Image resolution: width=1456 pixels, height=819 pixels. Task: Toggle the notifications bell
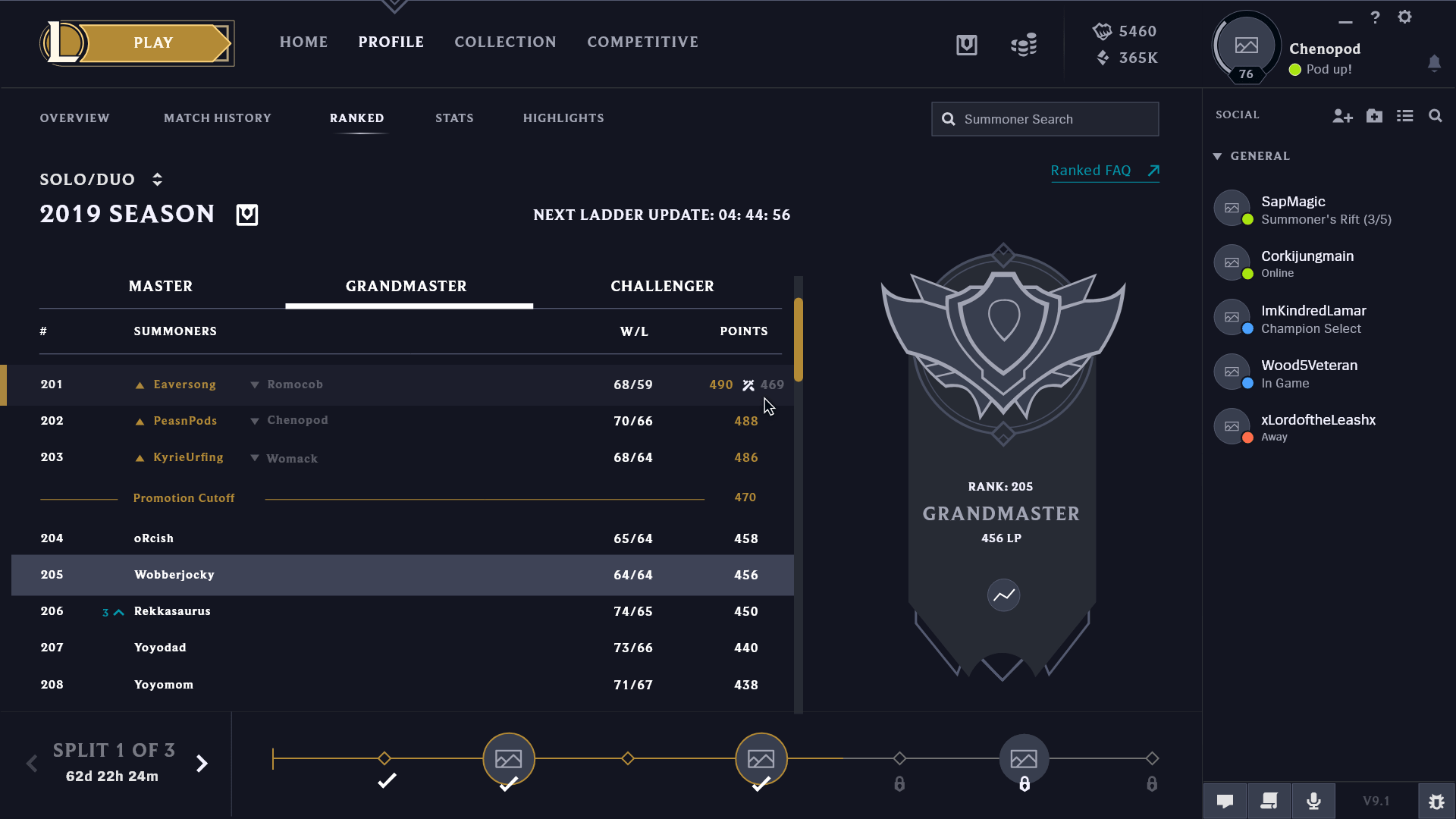click(x=1435, y=64)
